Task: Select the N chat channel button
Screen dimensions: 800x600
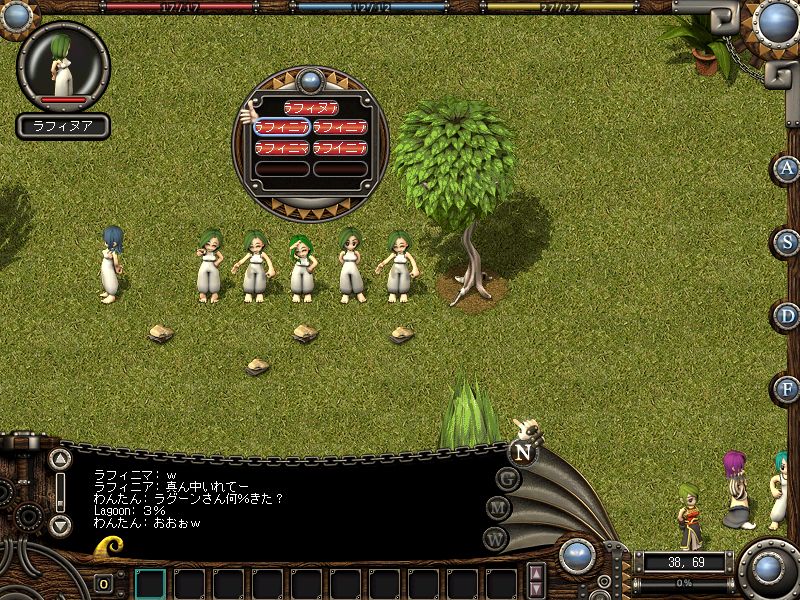Action: pos(523,450)
